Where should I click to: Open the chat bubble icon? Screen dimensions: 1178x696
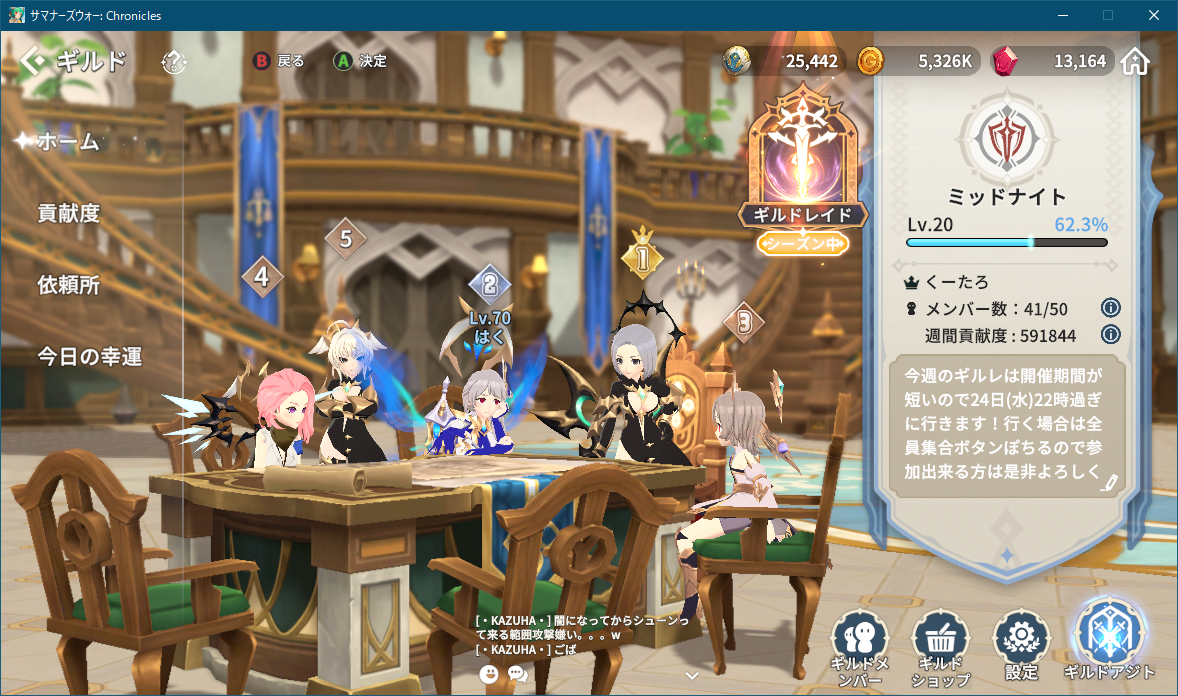point(517,674)
